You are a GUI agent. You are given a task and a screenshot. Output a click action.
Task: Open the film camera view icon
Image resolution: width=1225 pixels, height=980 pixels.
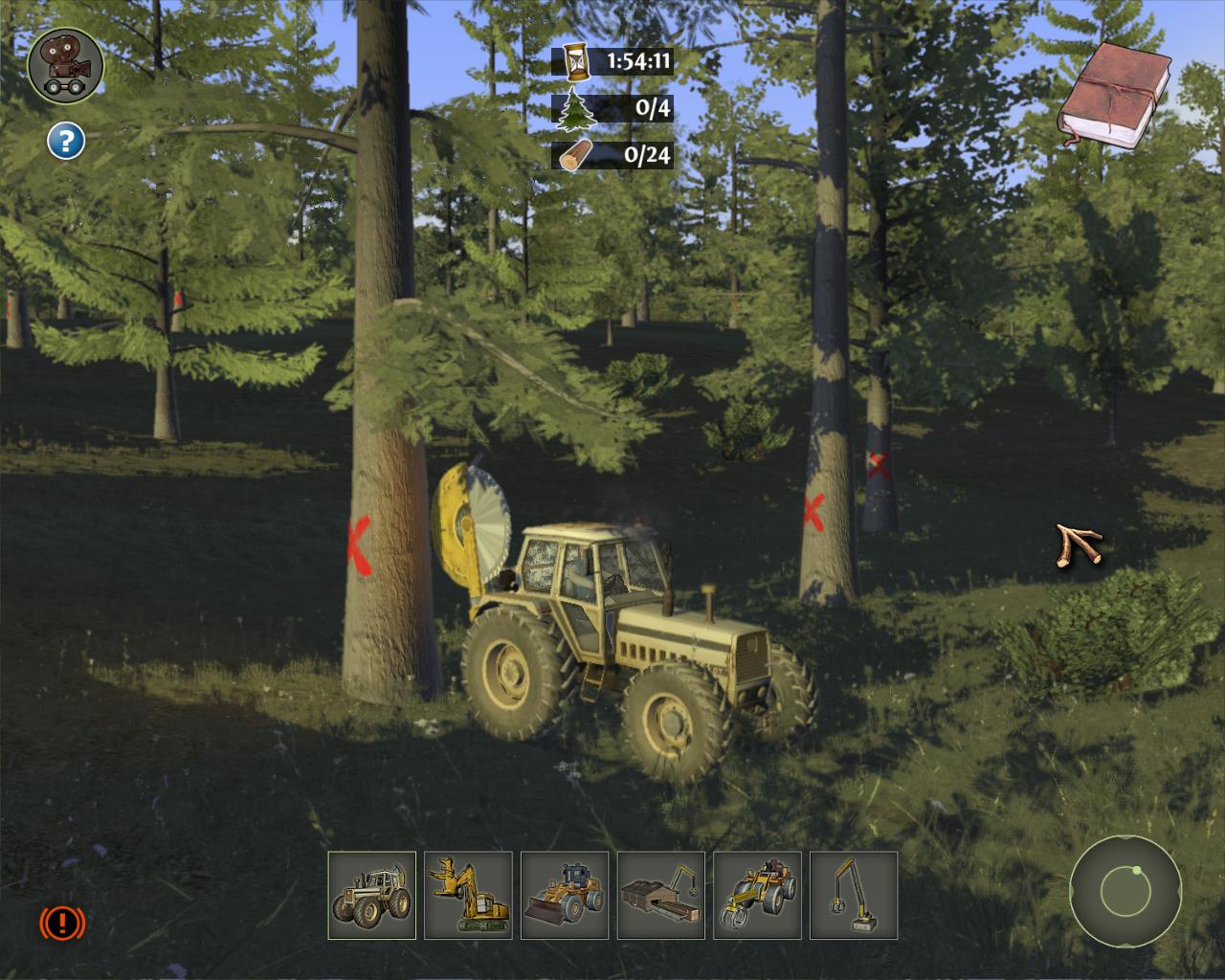65,64
